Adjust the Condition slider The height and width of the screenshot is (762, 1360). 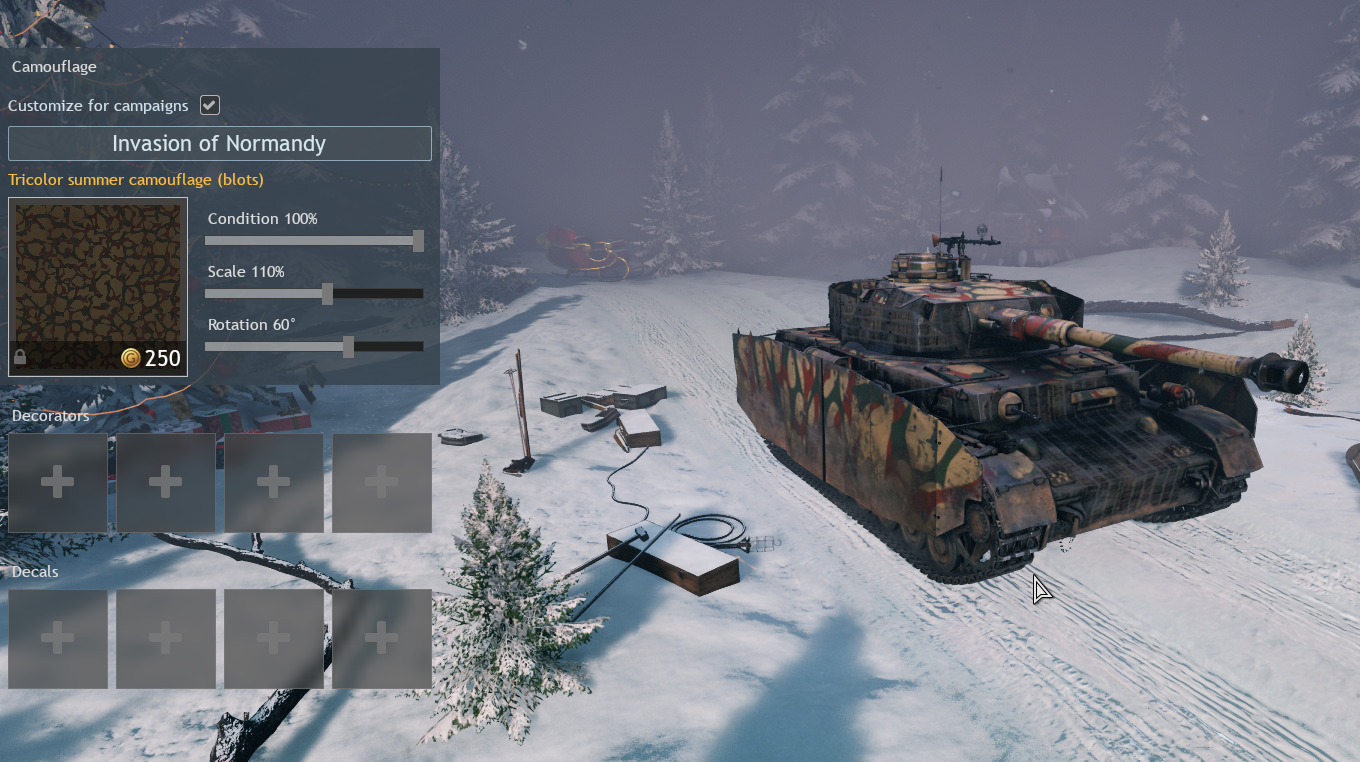418,241
